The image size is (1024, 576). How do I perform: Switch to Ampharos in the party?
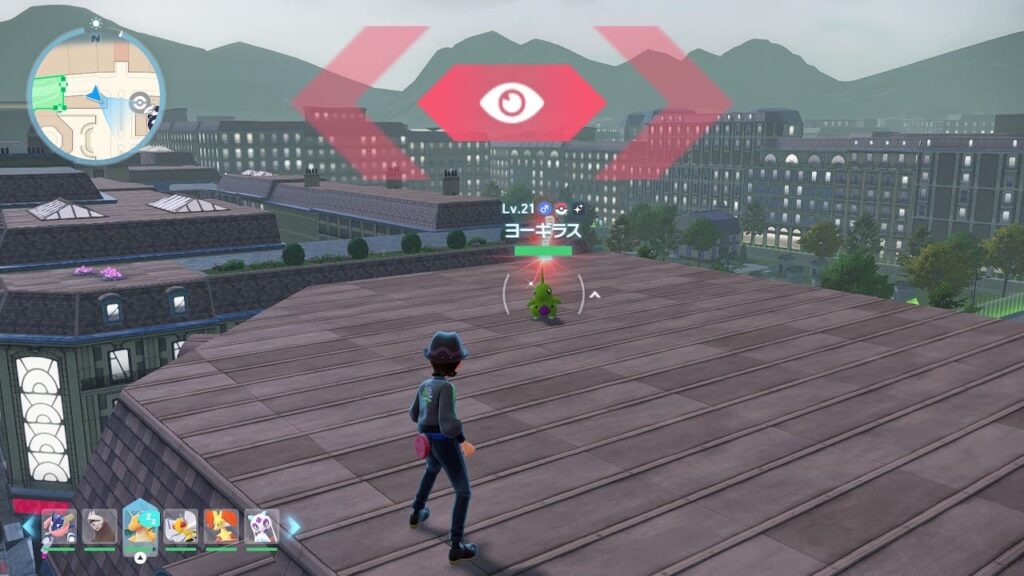click(181, 527)
